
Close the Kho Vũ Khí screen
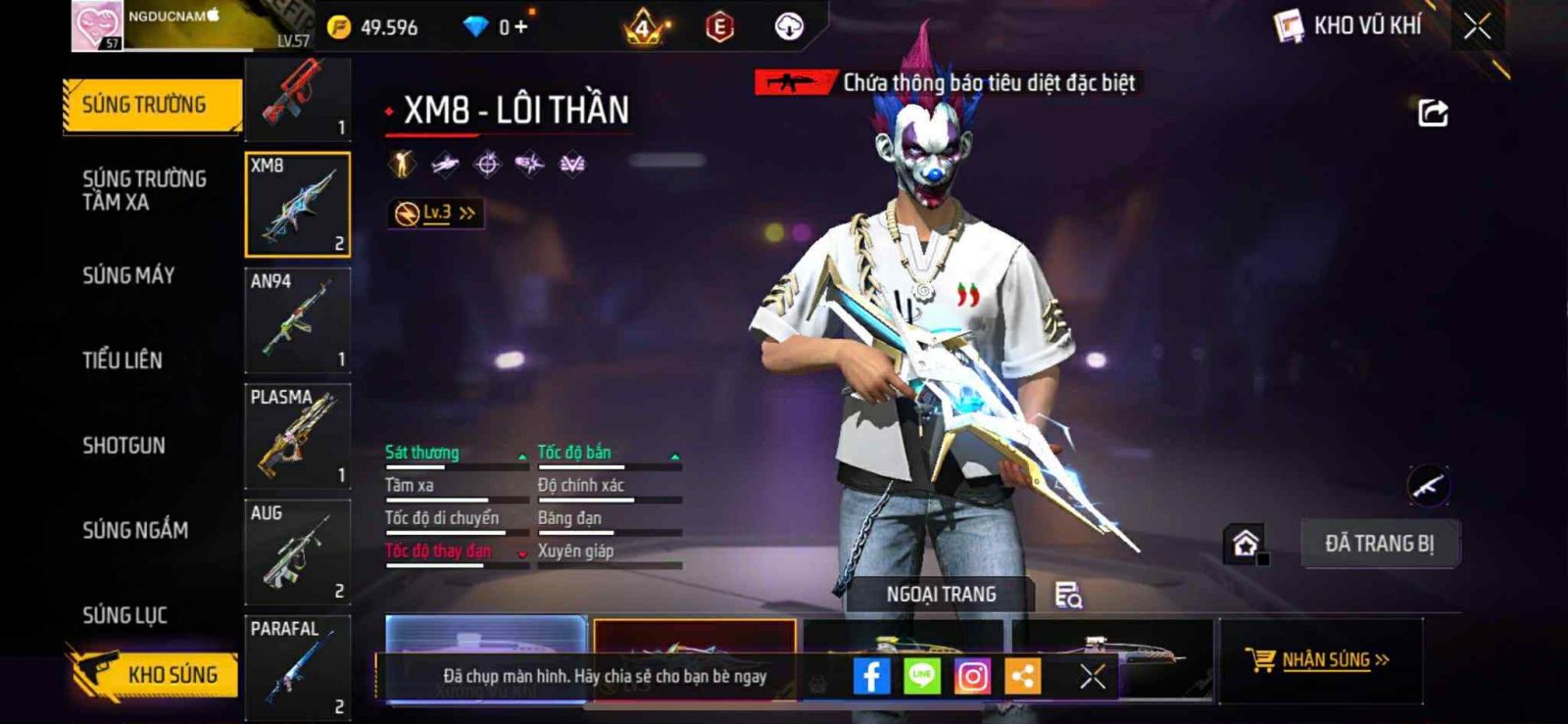(x=1477, y=26)
